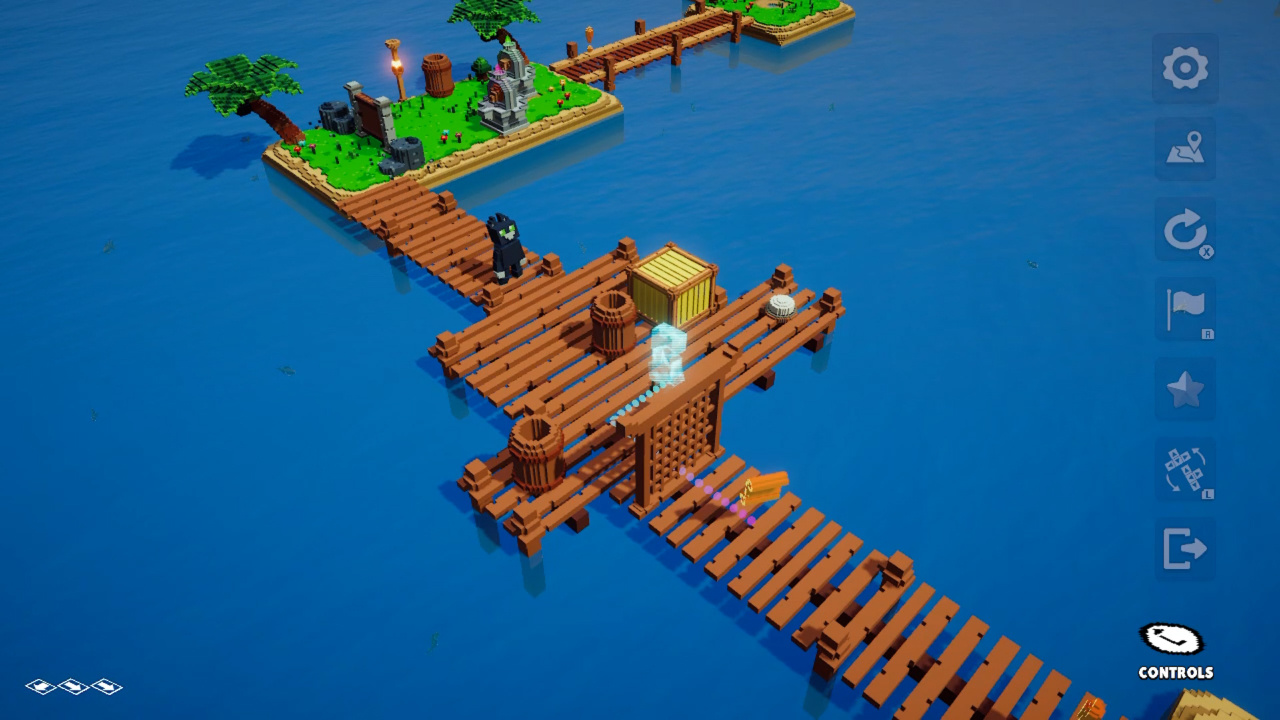Click the star rating icon

click(1185, 388)
